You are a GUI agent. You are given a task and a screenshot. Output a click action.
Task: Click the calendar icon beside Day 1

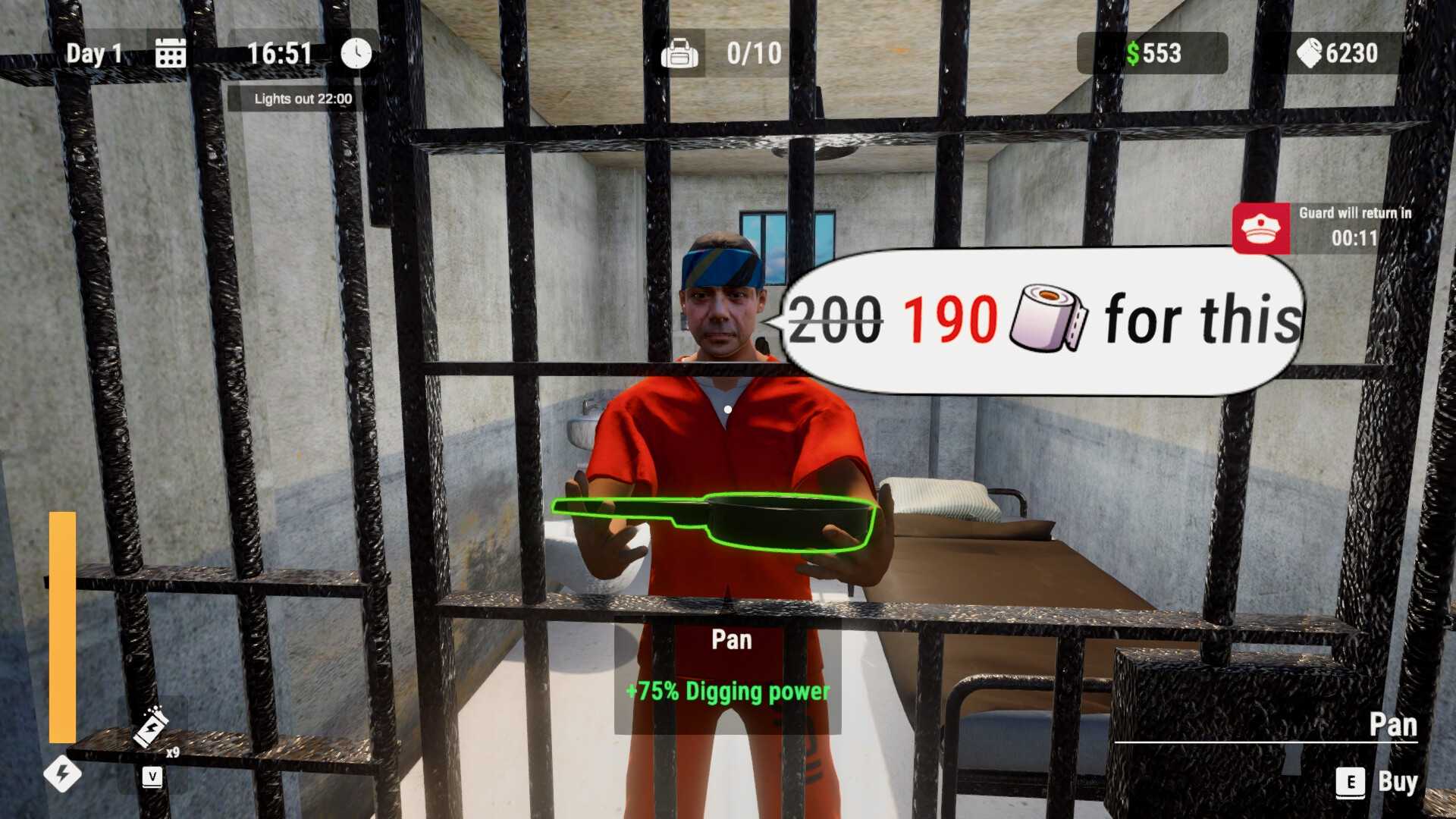tap(170, 52)
